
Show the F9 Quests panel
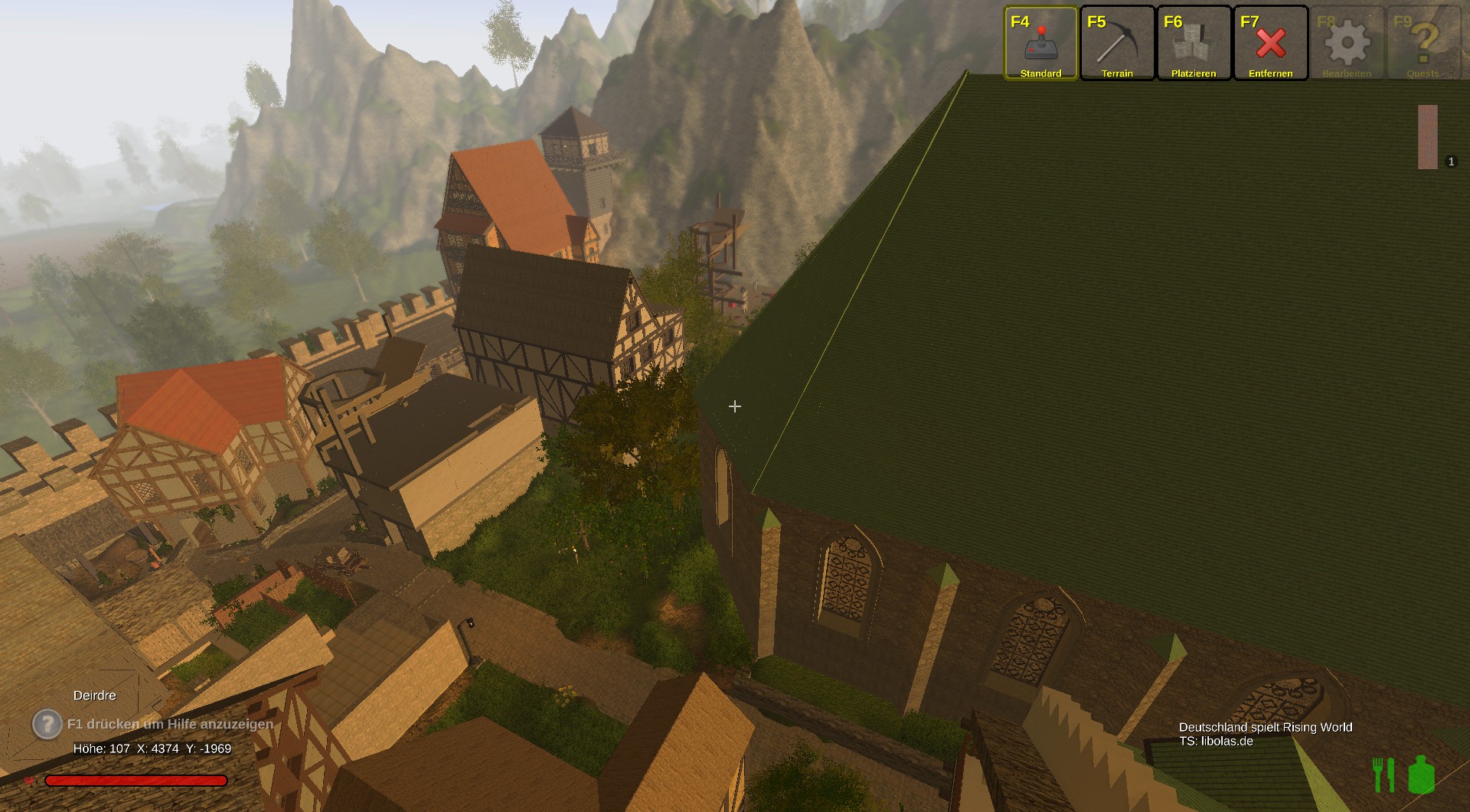pos(1423,44)
